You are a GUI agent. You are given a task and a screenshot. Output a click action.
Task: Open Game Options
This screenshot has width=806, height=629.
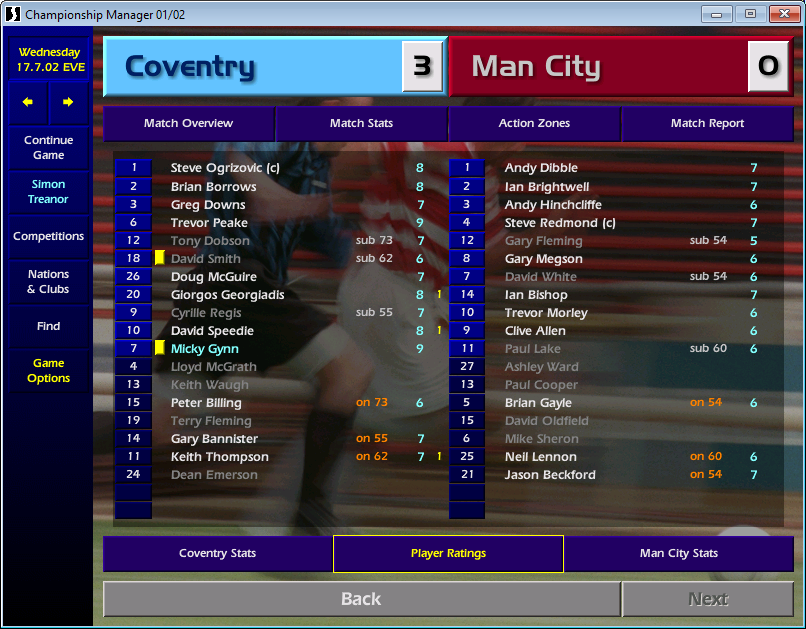click(x=48, y=371)
